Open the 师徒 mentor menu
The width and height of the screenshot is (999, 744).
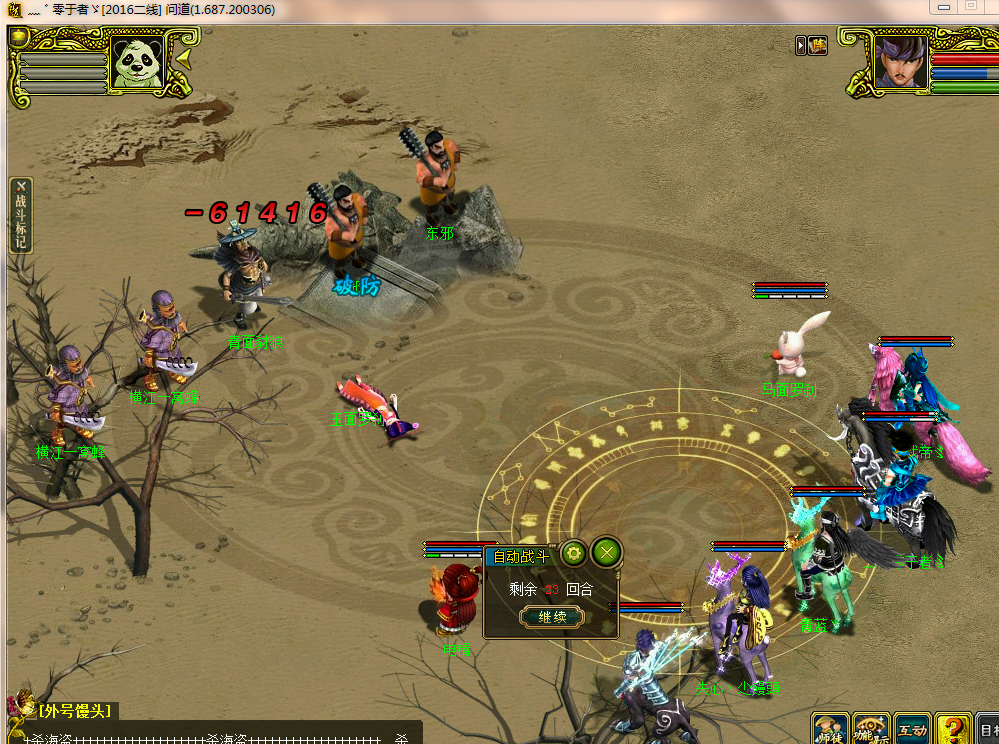(x=830, y=729)
